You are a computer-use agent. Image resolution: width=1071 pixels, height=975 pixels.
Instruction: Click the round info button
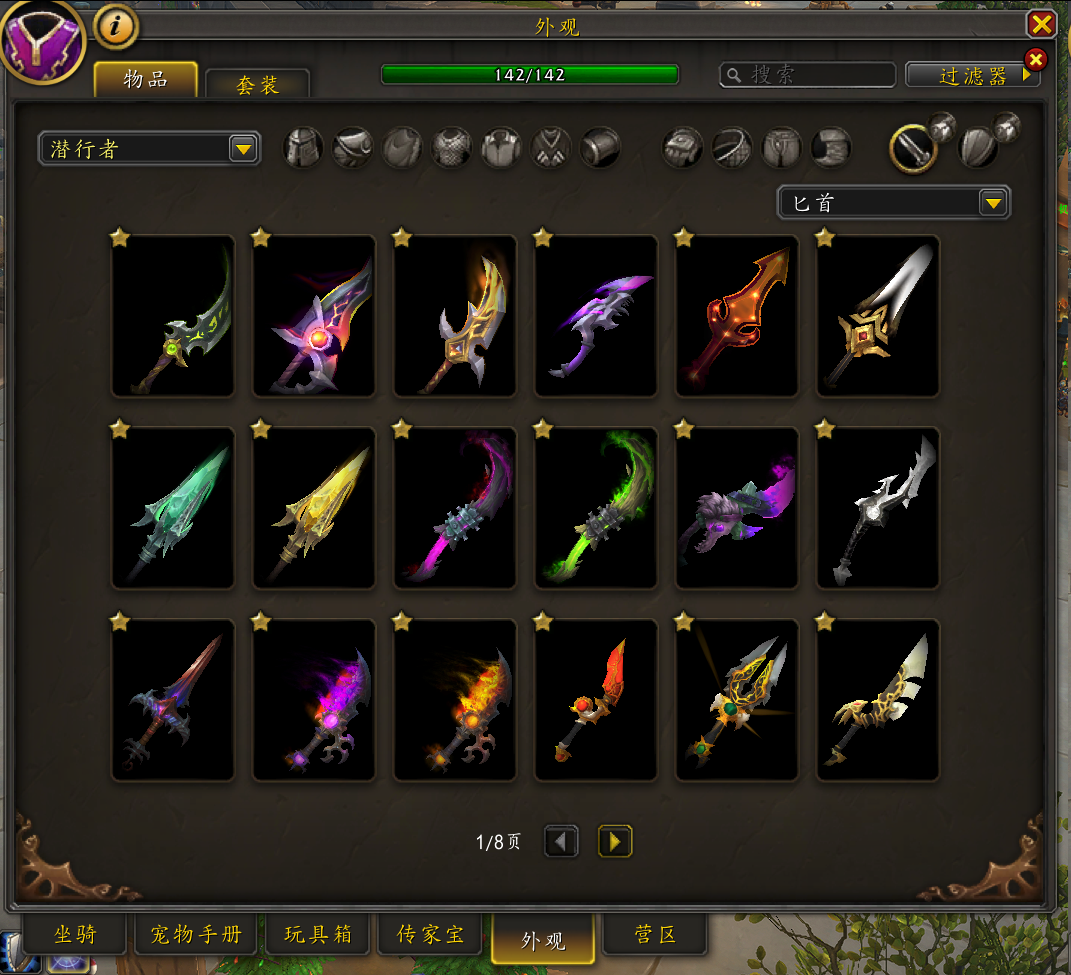pos(116,28)
